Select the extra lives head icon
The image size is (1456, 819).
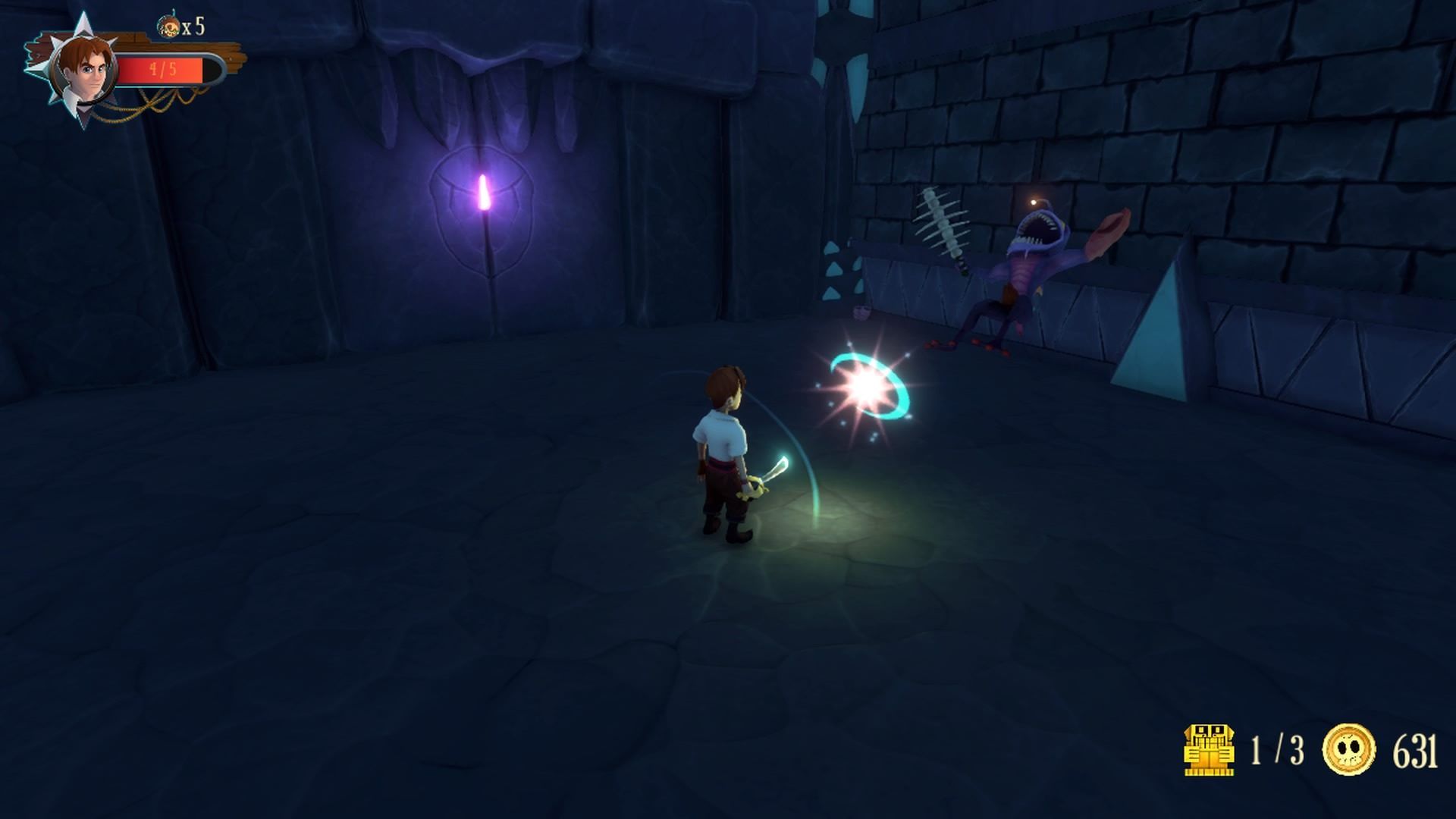click(168, 27)
